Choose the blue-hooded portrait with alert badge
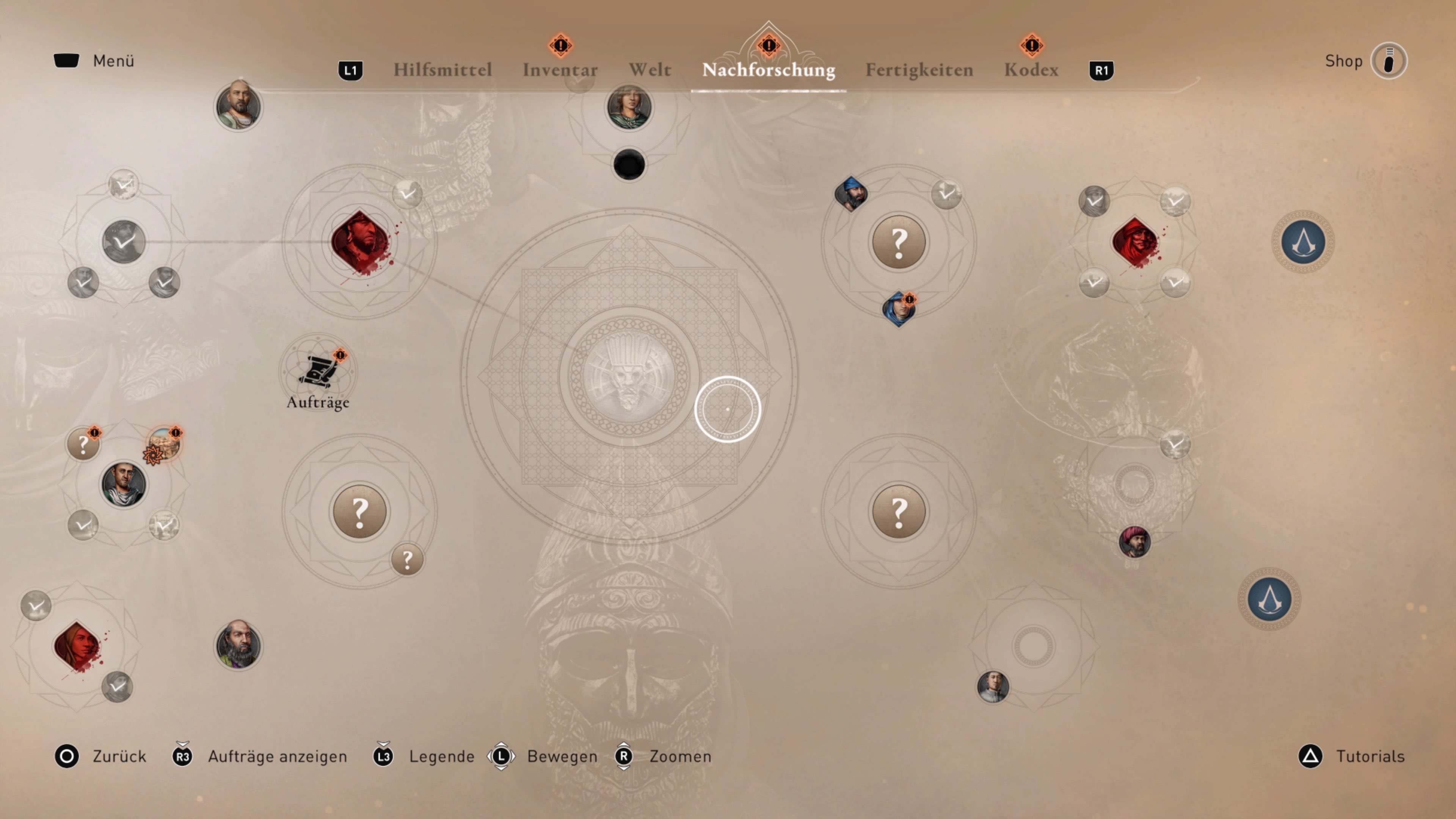 tap(898, 309)
